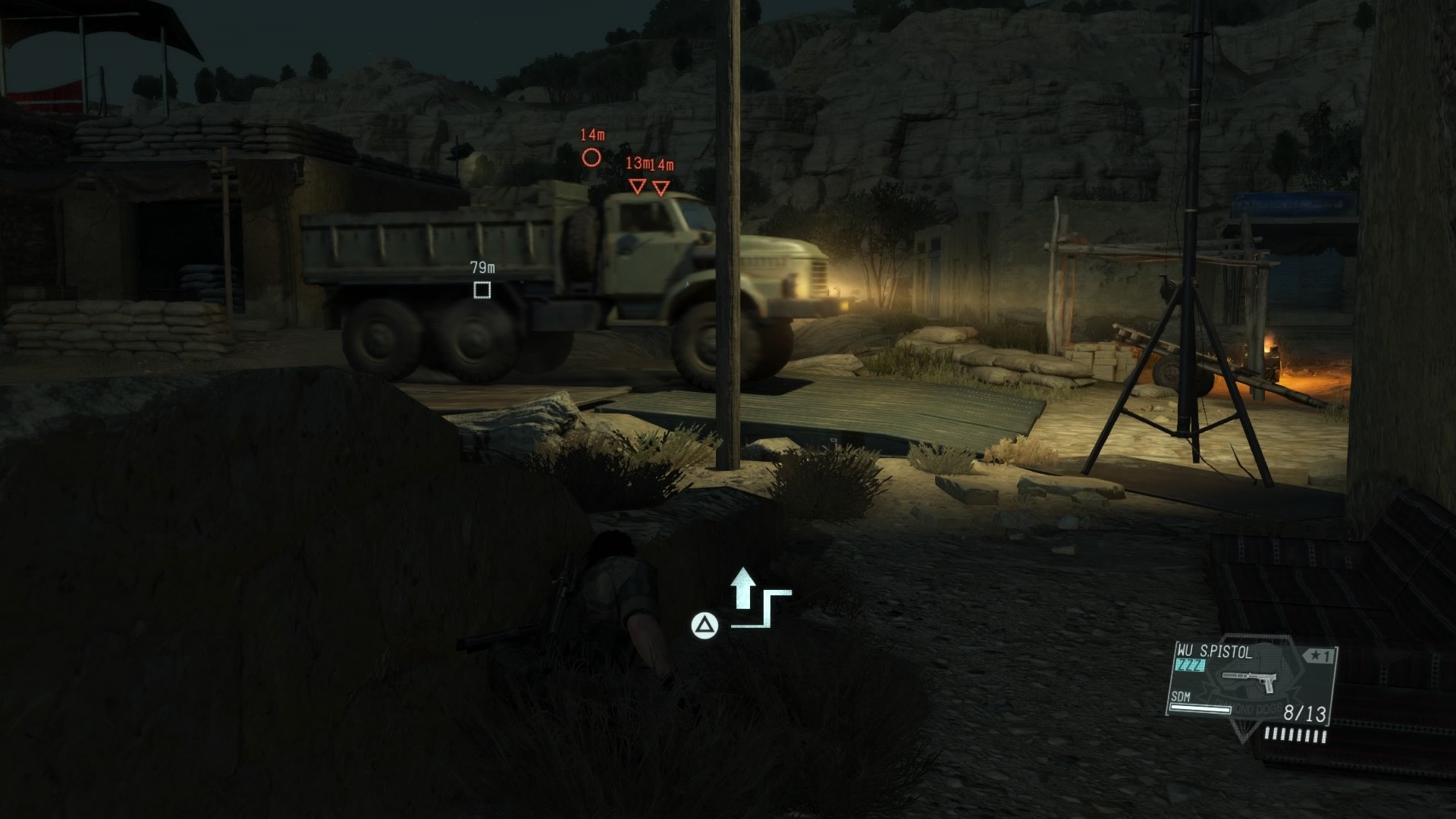Click the SDM suppressor durability bar

coord(1200,710)
